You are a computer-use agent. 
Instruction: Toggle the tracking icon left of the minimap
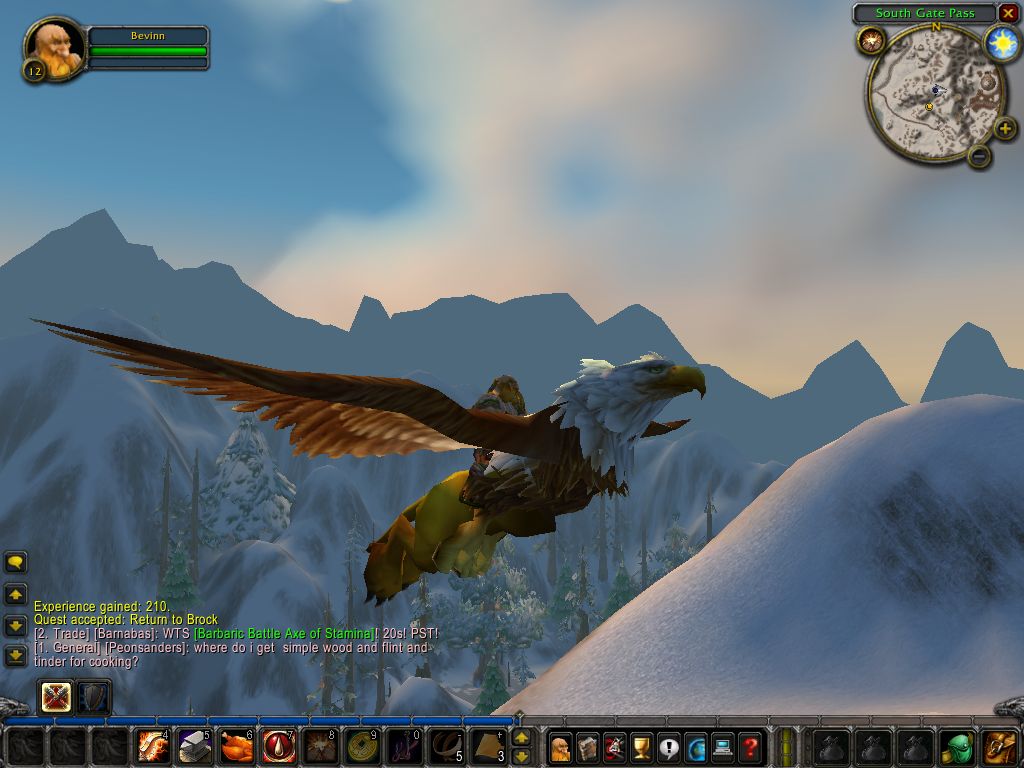pyautogui.click(x=870, y=41)
